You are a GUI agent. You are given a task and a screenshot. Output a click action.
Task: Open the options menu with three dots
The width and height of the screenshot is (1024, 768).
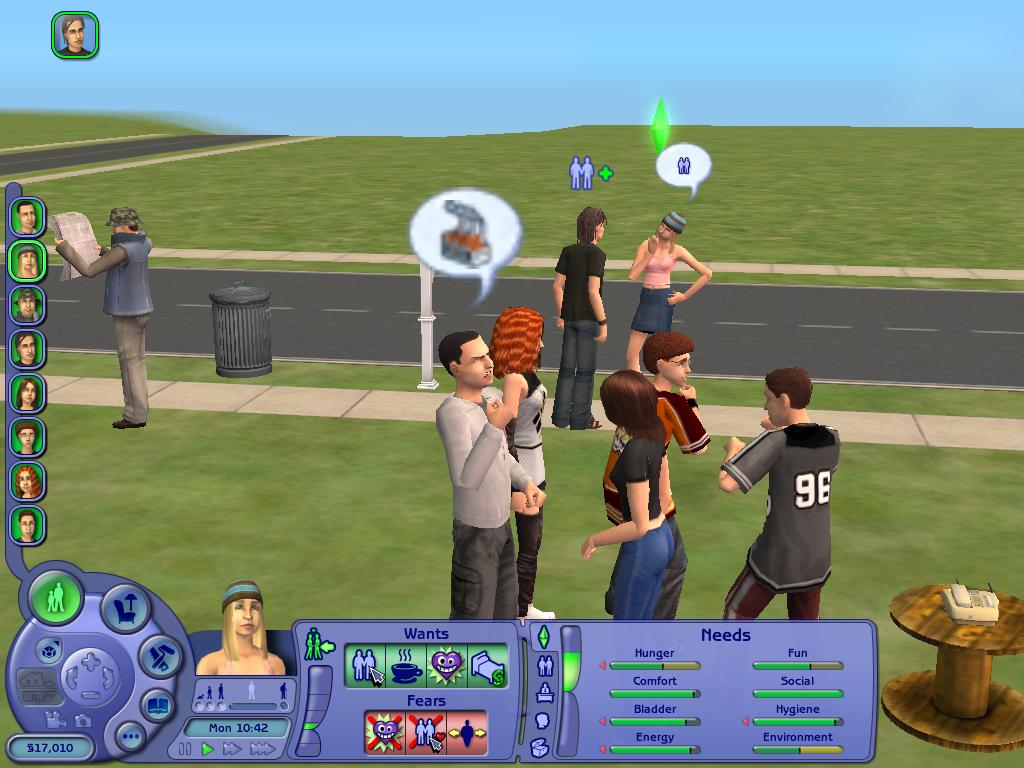click(x=130, y=738)
